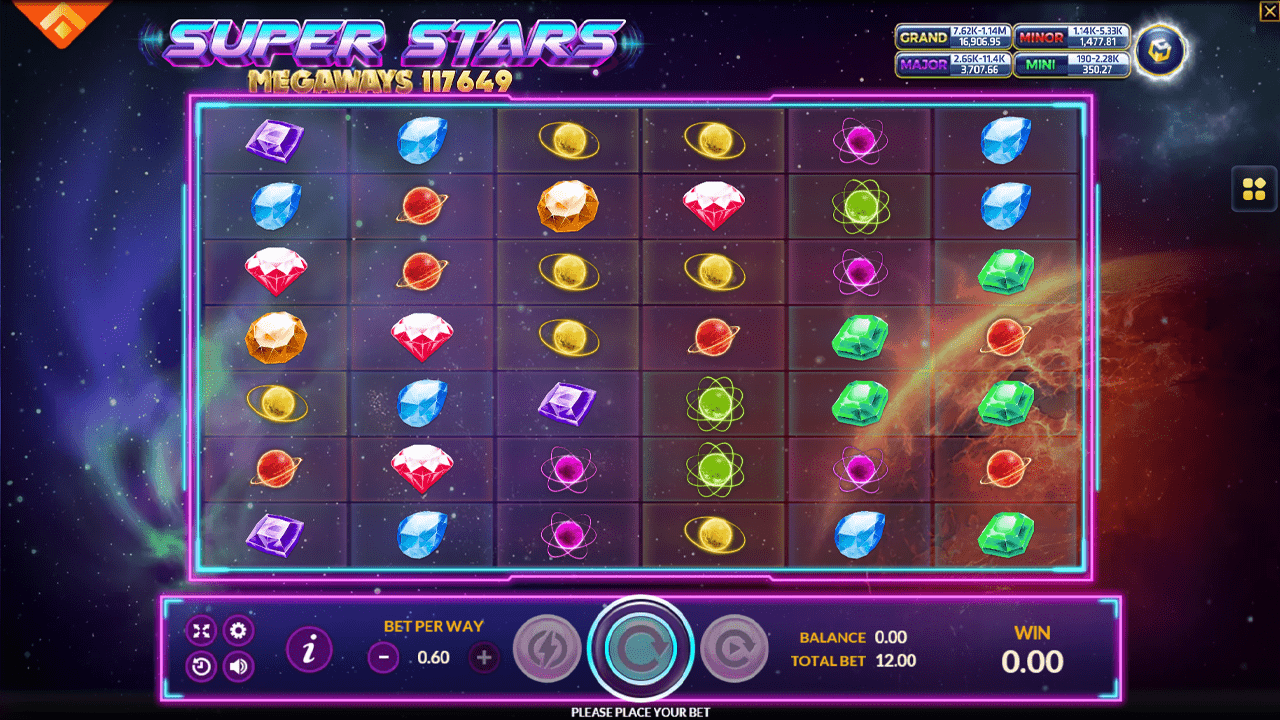Decrease bet with the minus button

click(382, 658)
